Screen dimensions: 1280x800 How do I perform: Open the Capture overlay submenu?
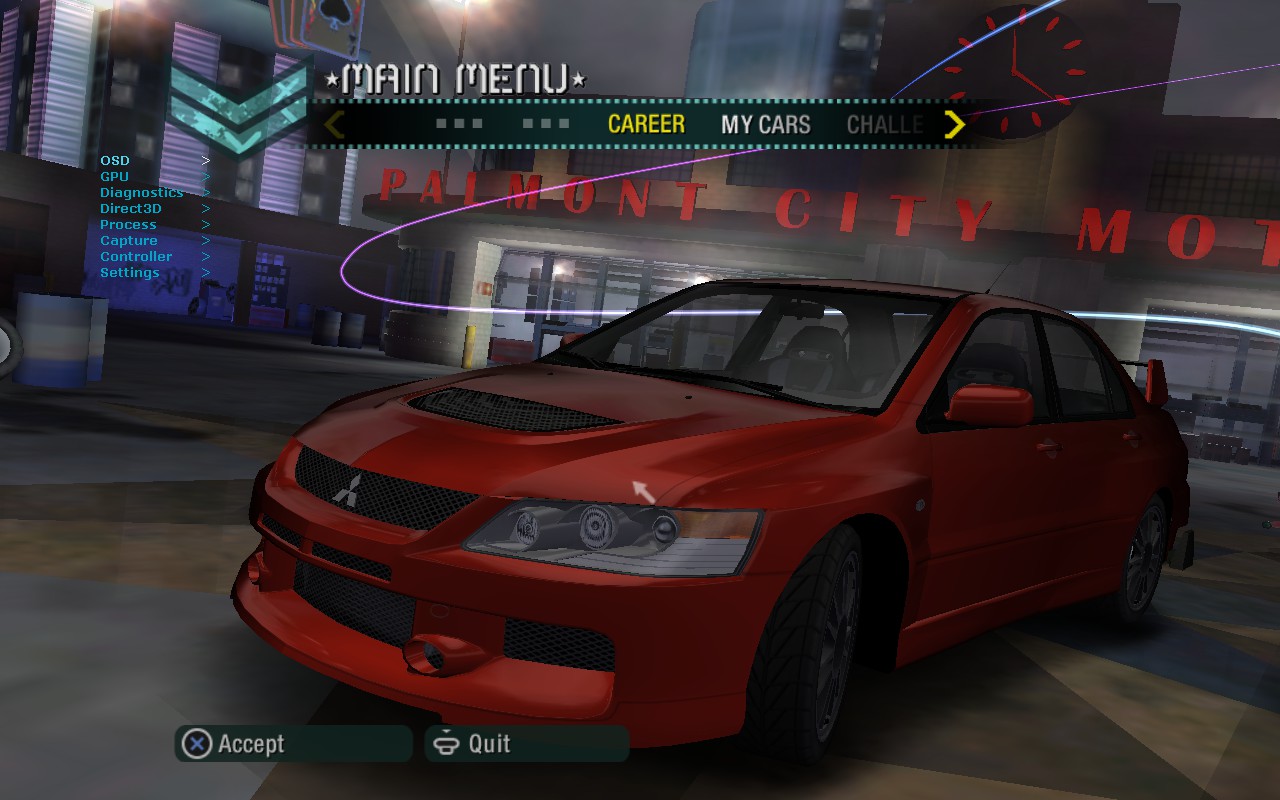(x=128, y=240)
